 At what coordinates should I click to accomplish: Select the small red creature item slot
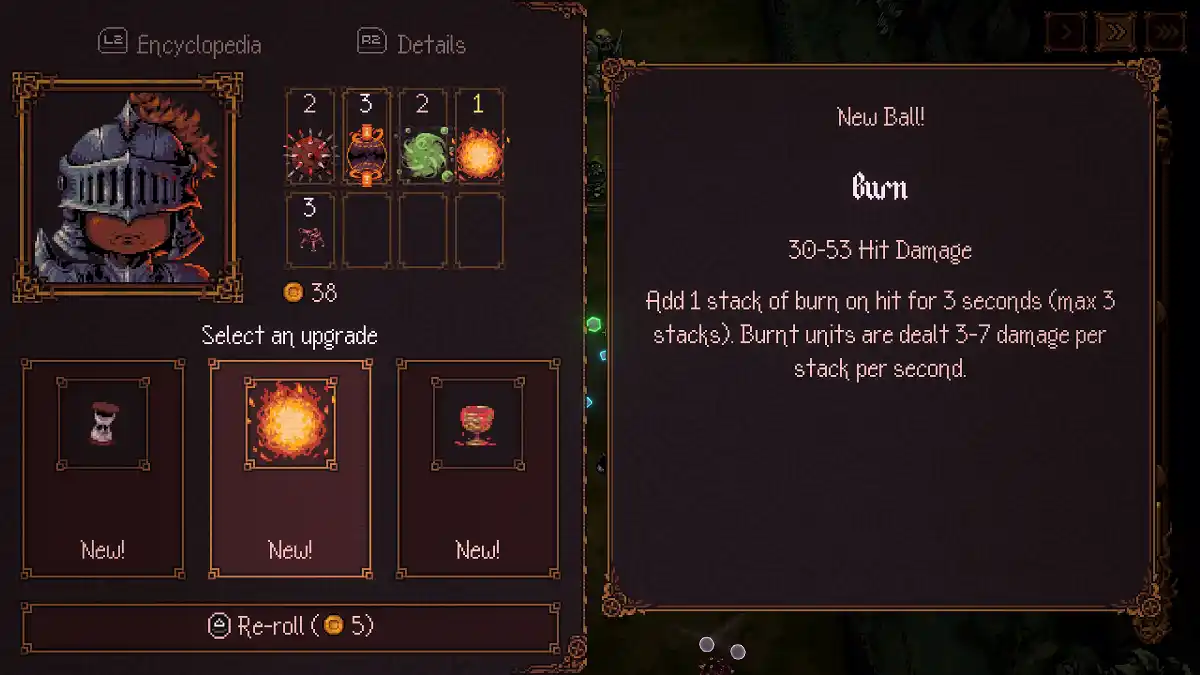click(x=310, y=231)
